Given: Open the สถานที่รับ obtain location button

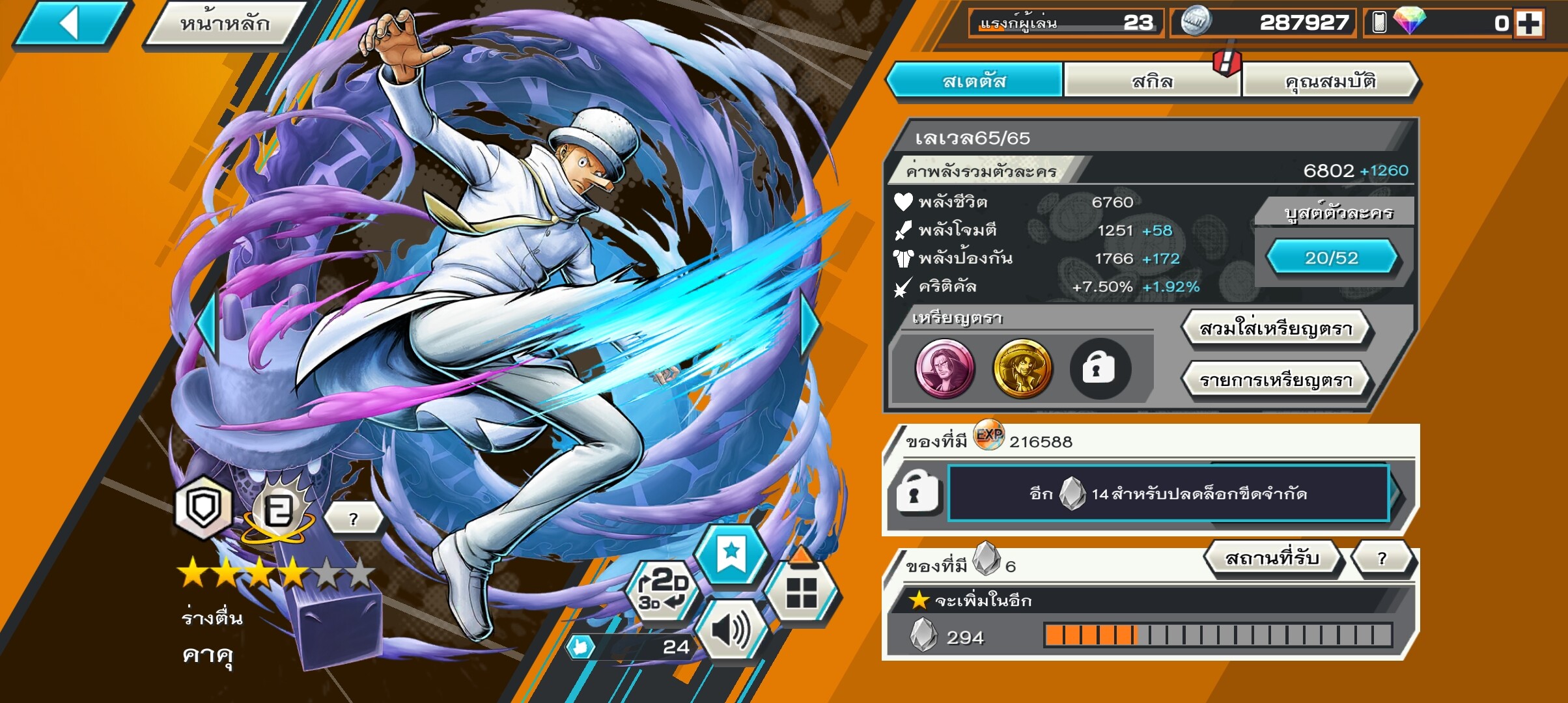Looking at the screenshot, I should (x=1272, y=558).
